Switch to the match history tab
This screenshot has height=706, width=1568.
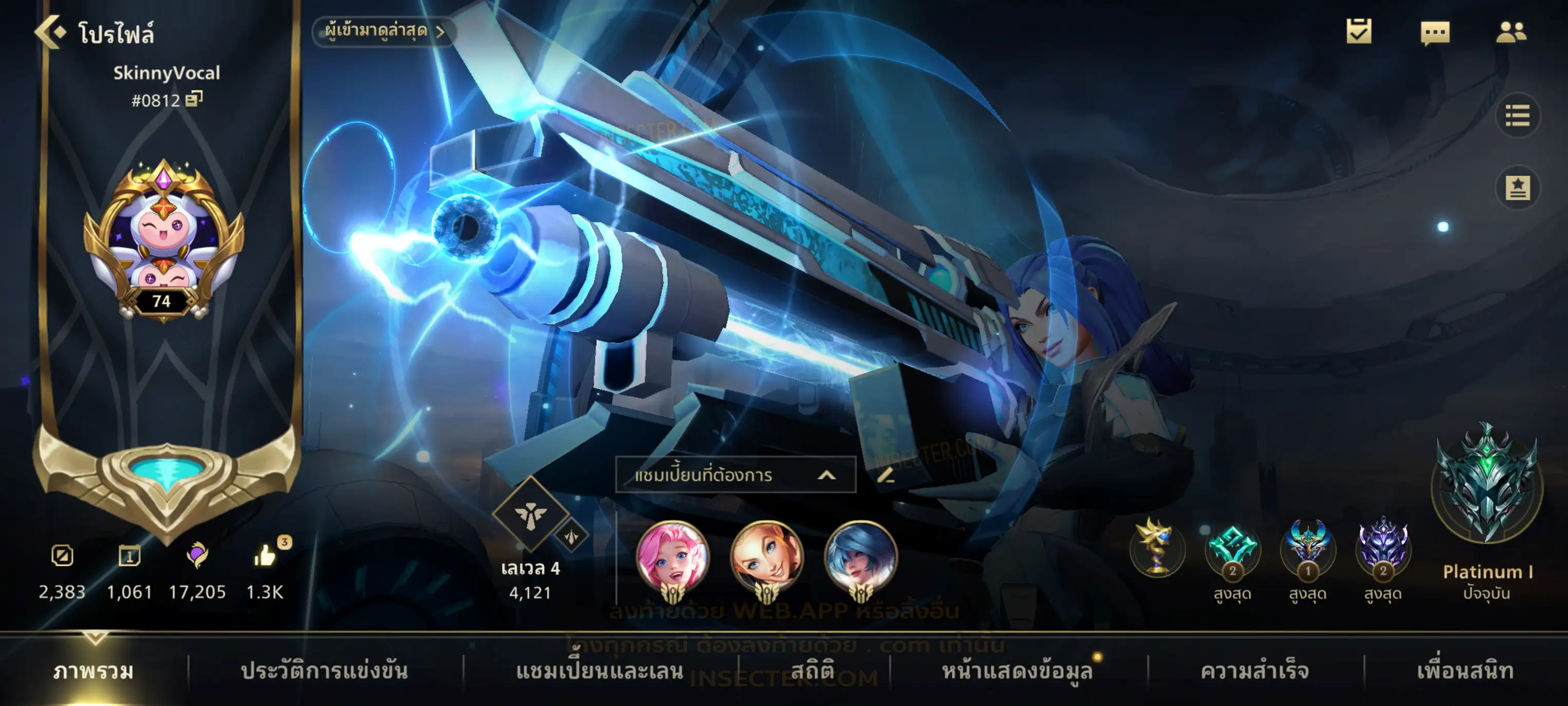pos(324,671)
